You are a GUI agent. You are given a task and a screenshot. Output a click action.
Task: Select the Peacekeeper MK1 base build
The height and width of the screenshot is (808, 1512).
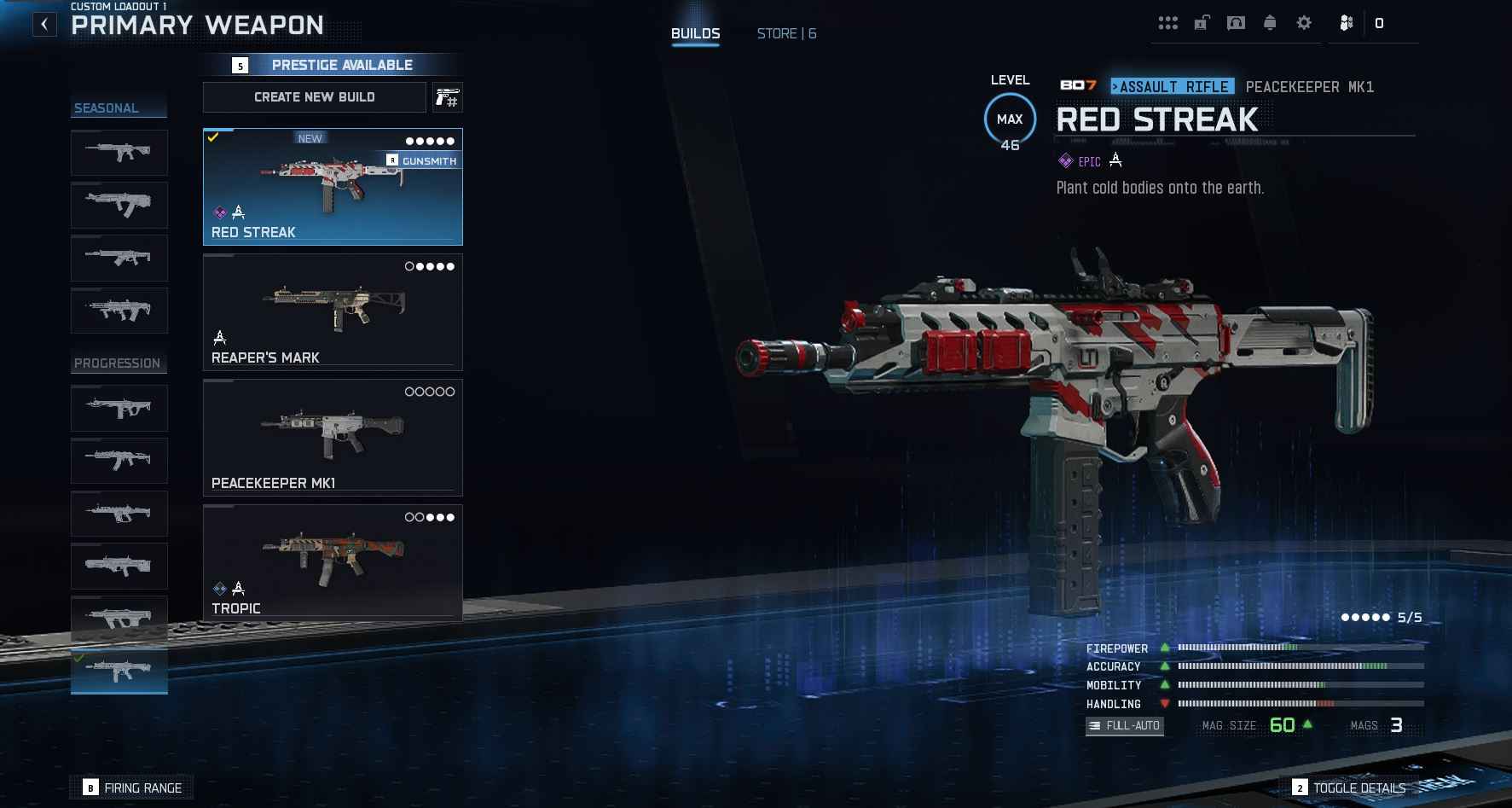333,438
